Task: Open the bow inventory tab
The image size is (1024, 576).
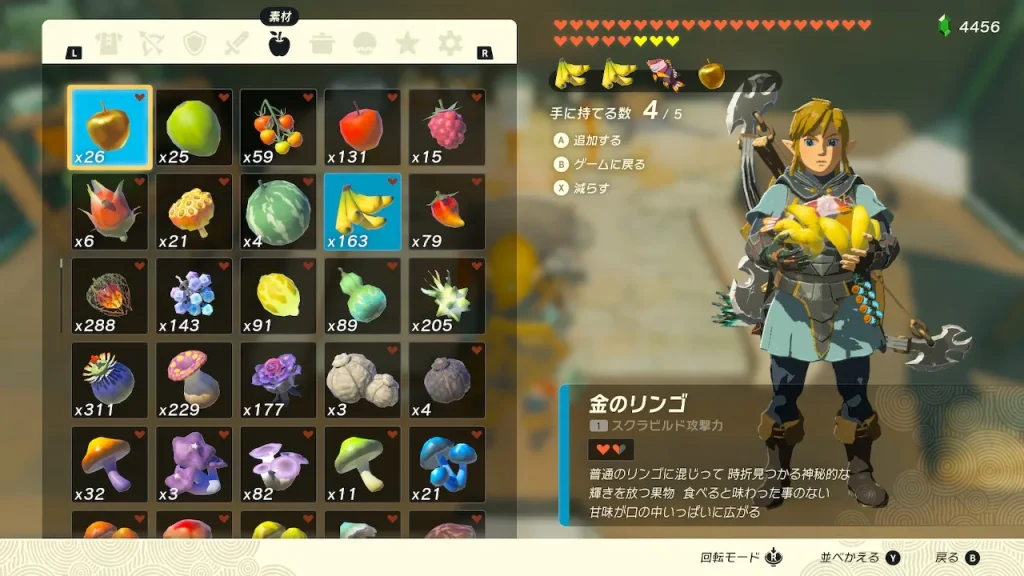Action: (150, 44)
